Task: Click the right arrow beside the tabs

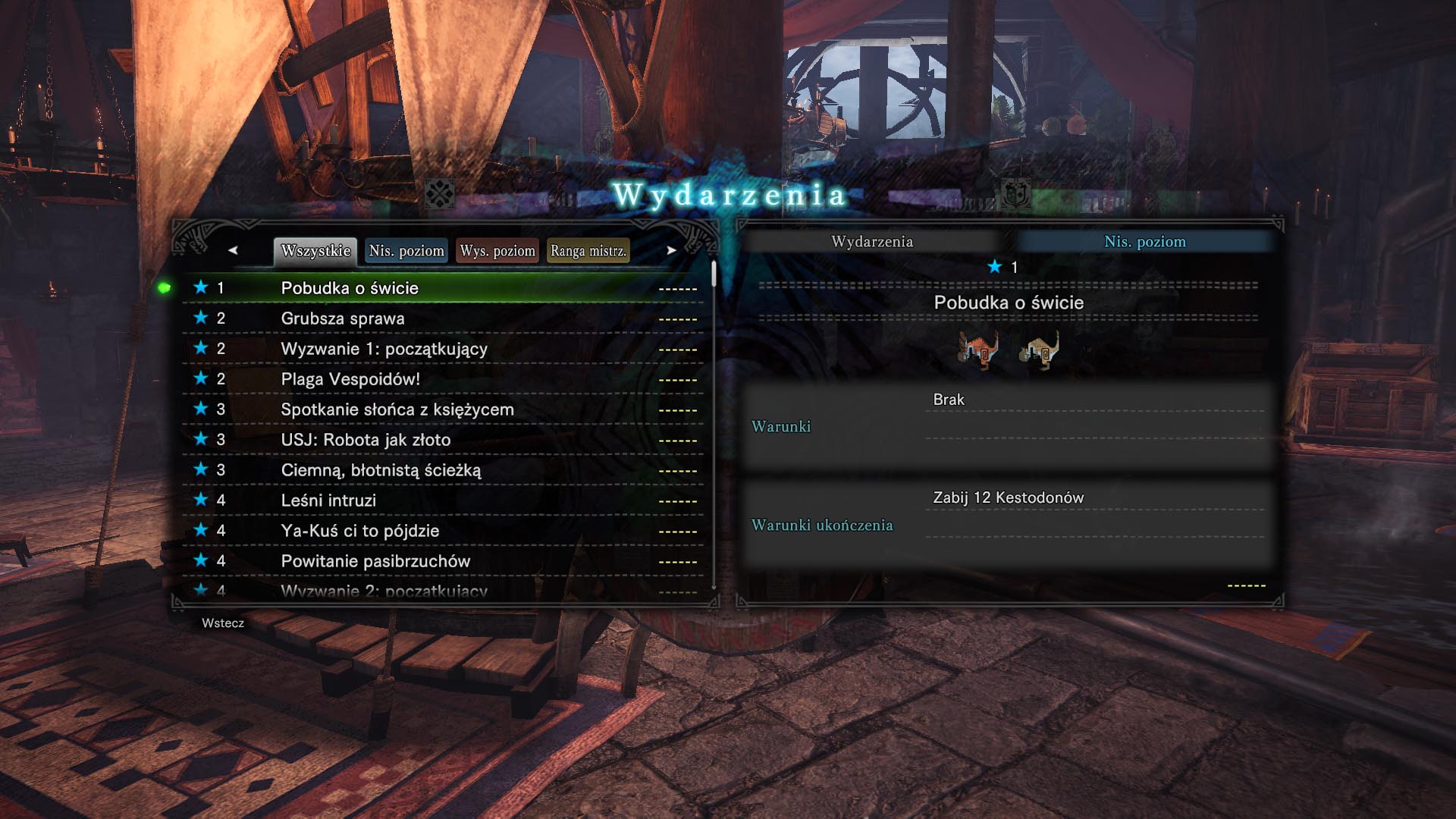Action: point(671,250)
